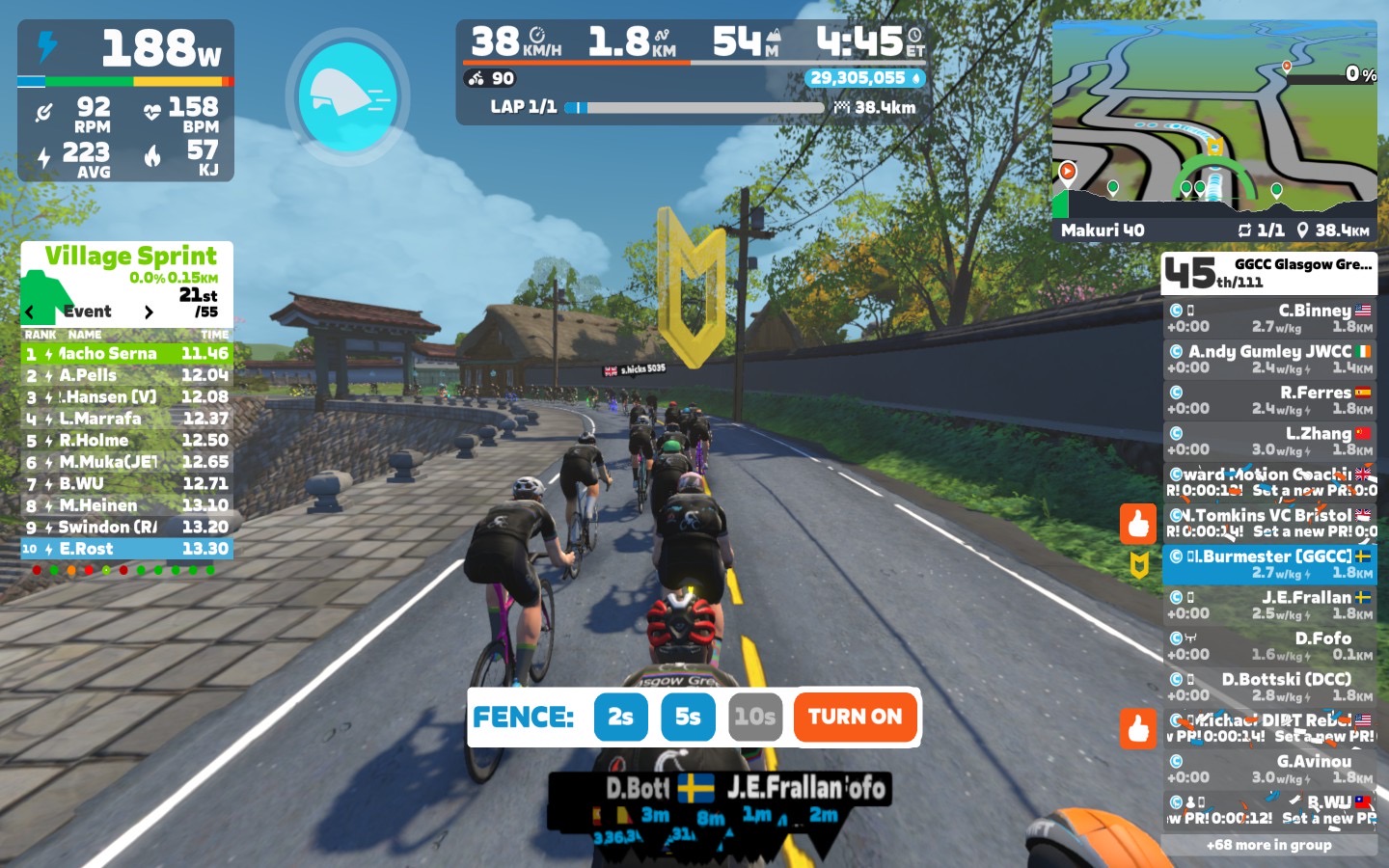The image size is (1389, 868).
Task: Select A.ndy Gumley JWCC rider row
Action: point(1268,359)
